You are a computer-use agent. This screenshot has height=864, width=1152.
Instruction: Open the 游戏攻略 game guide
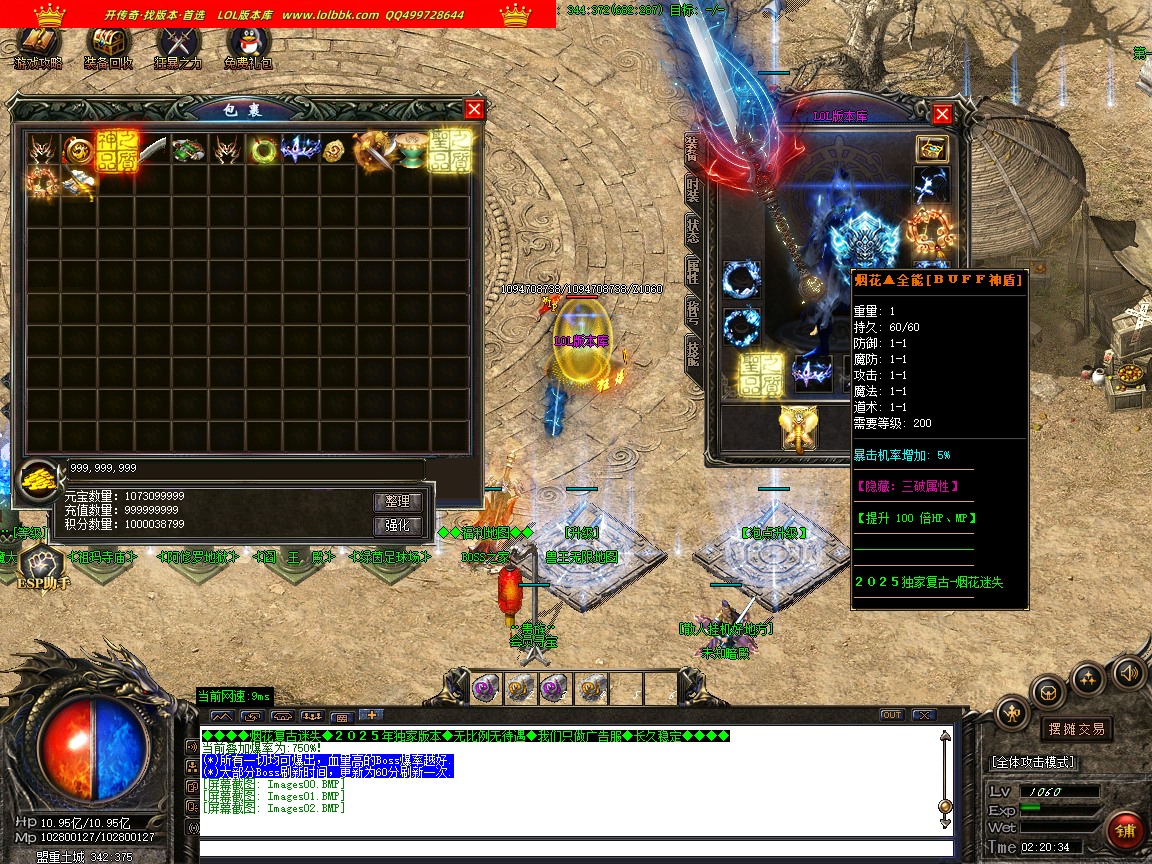click(38, 45)
